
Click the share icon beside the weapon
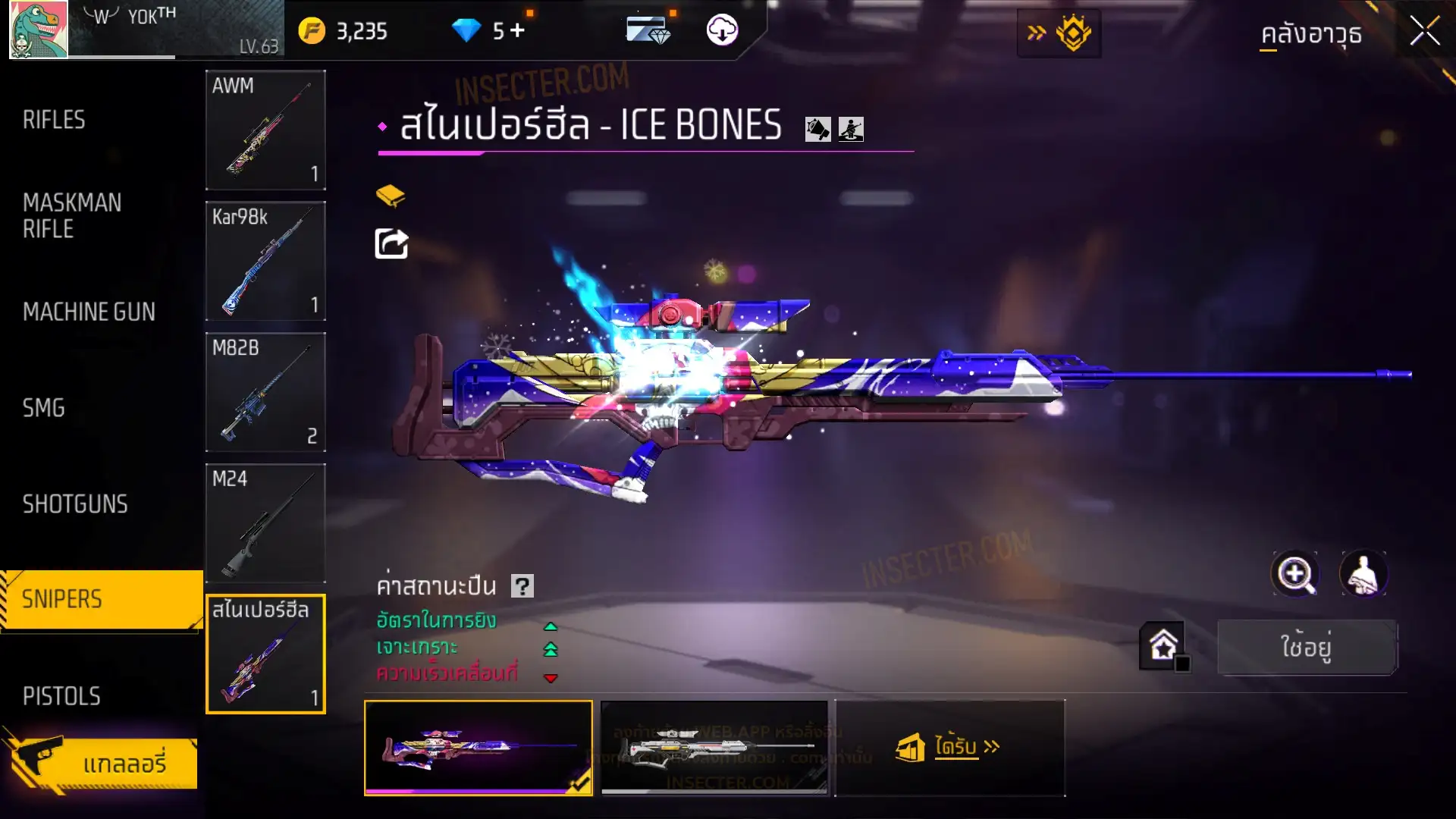tap(391, 244)
